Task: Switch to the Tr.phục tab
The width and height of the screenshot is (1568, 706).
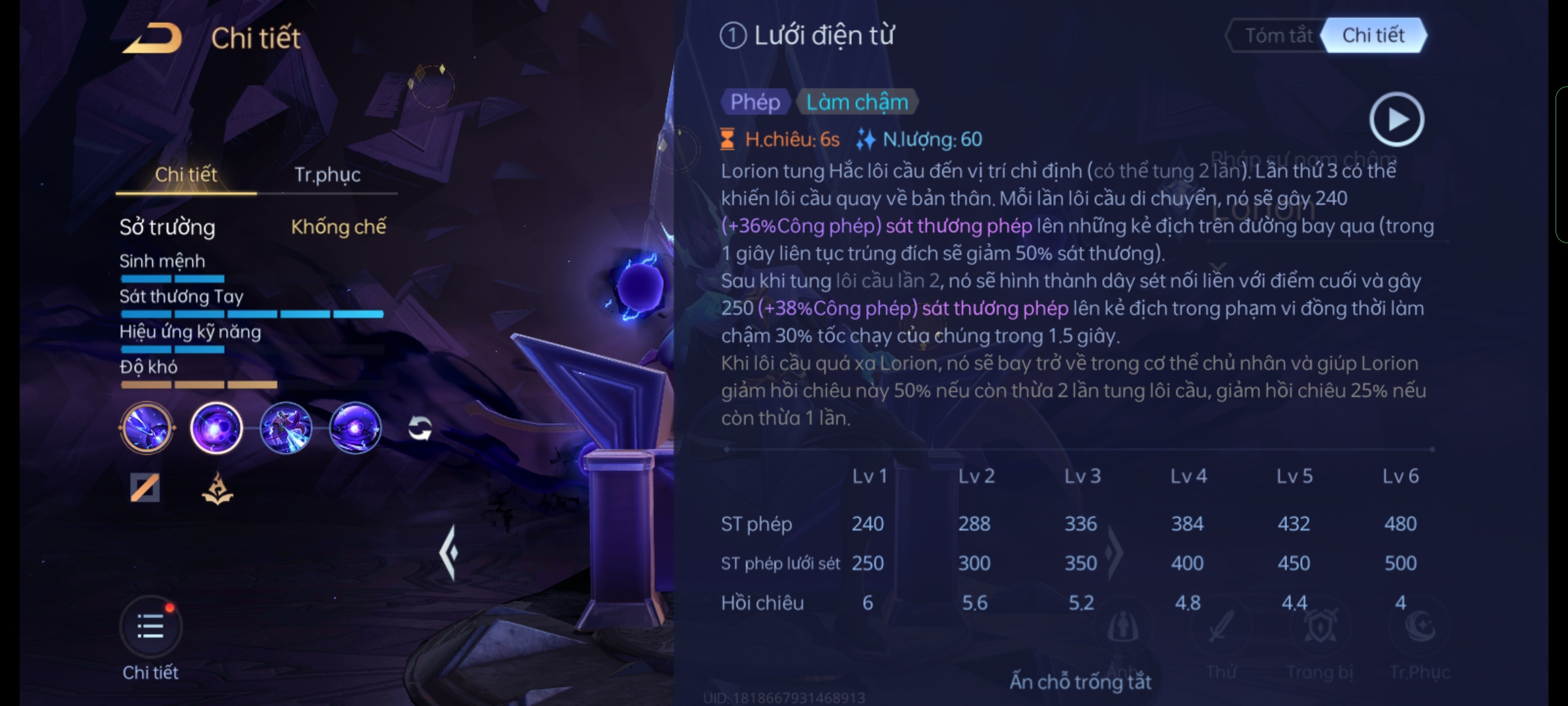Action: tap(327, 175)
